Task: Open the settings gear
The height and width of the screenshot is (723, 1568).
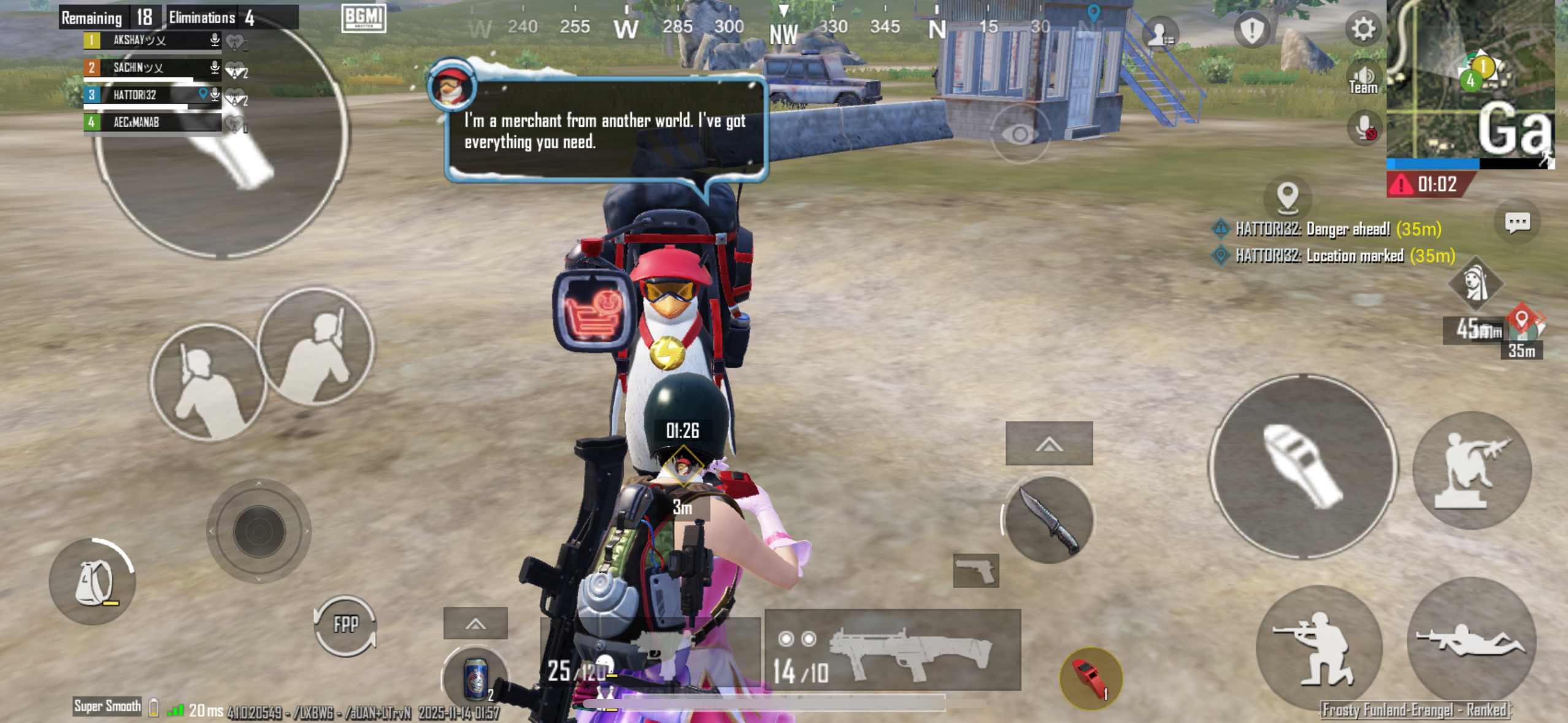Action: (x=1362, y=29)
